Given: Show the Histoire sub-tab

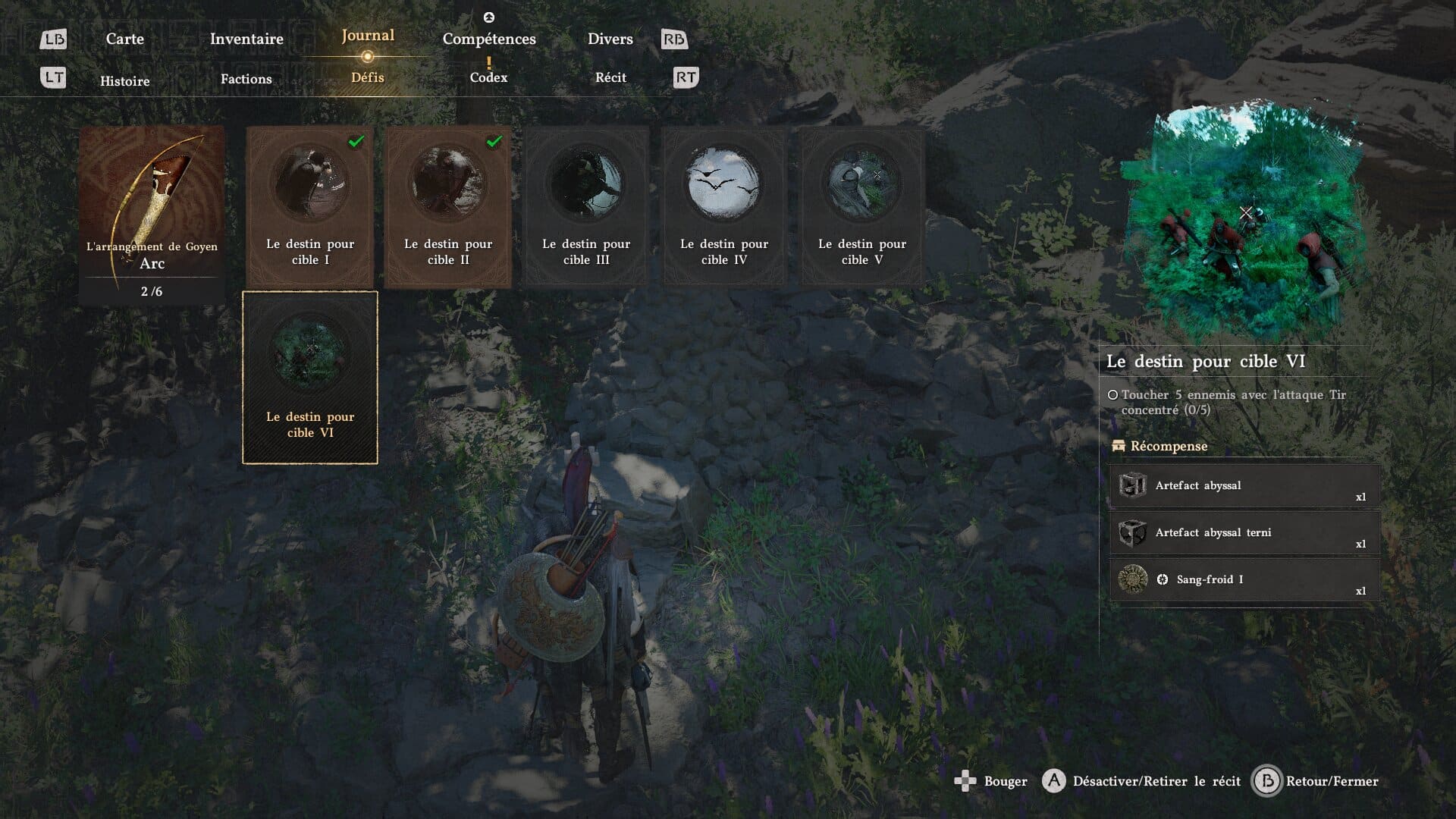Looking at the screenshot, I should click(x=124, y=81).
